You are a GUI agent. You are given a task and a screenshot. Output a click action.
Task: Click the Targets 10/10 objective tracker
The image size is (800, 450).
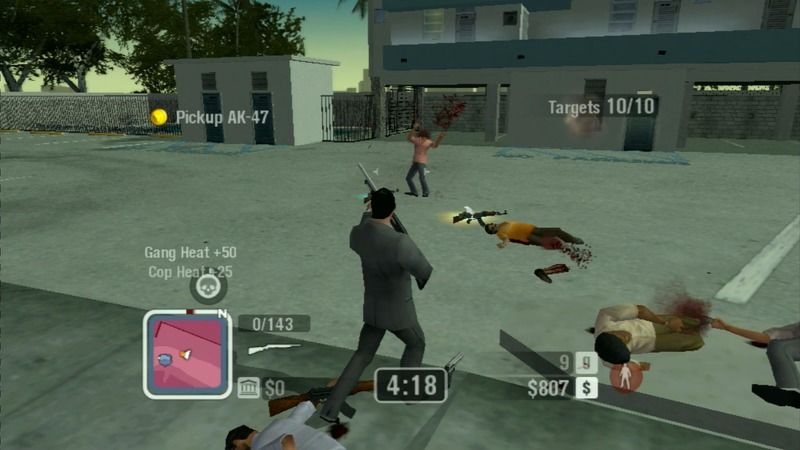(x=603, y=106)
